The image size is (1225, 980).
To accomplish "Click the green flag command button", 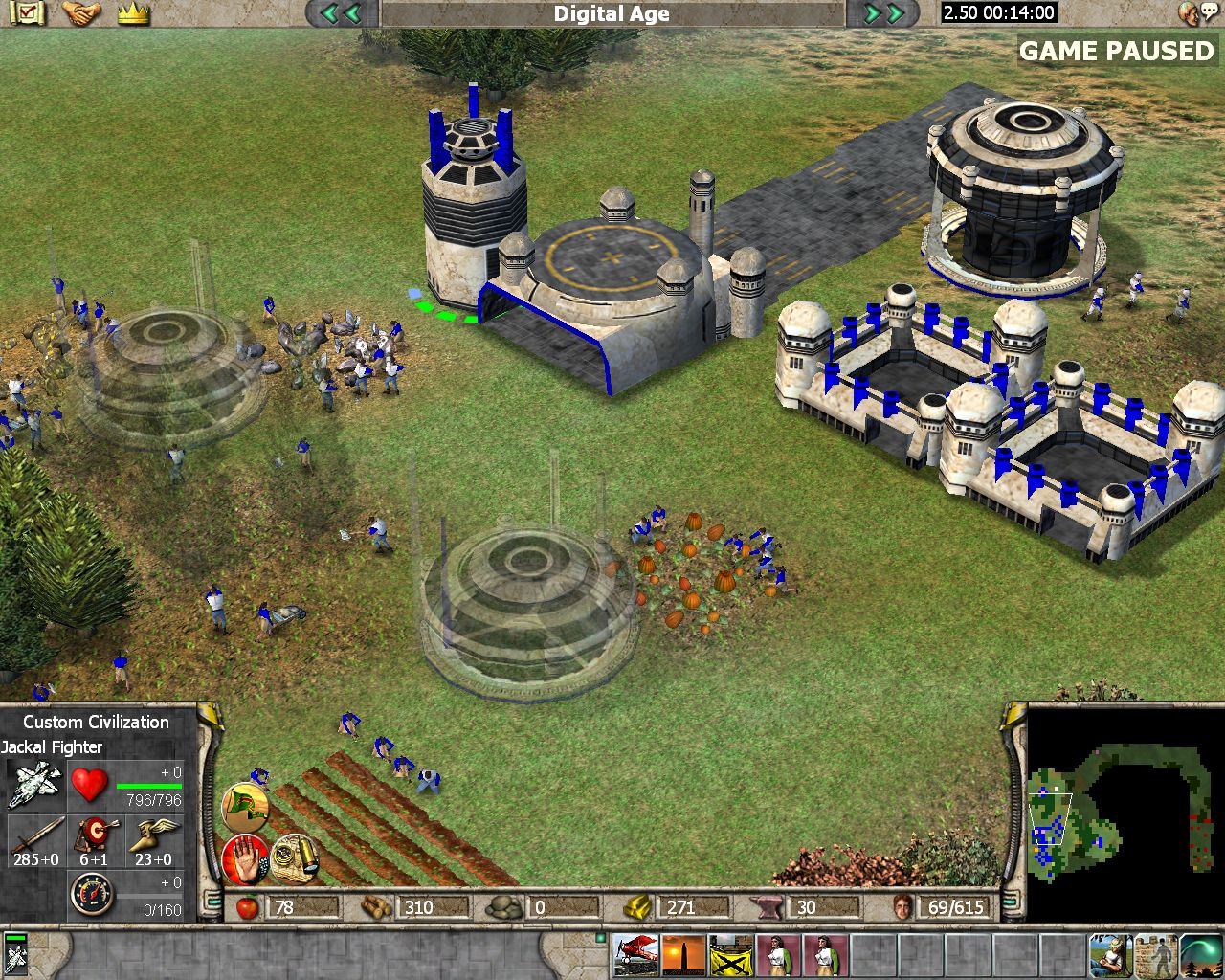I will pyautogui.click(x=245, y=808).
